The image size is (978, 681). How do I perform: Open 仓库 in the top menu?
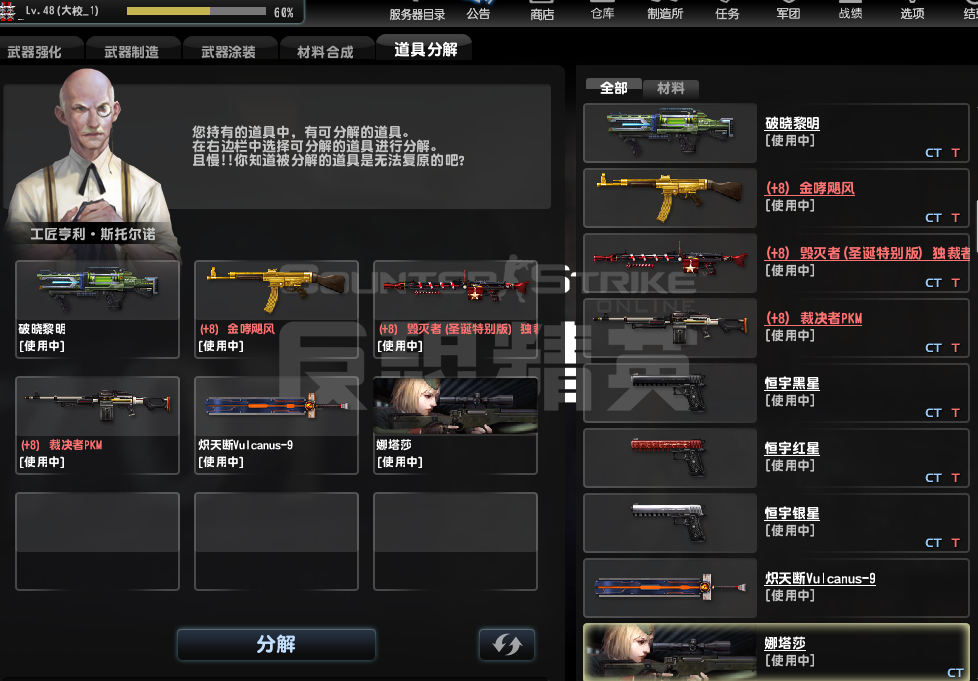pyautogui.click(x=602, y=14)
